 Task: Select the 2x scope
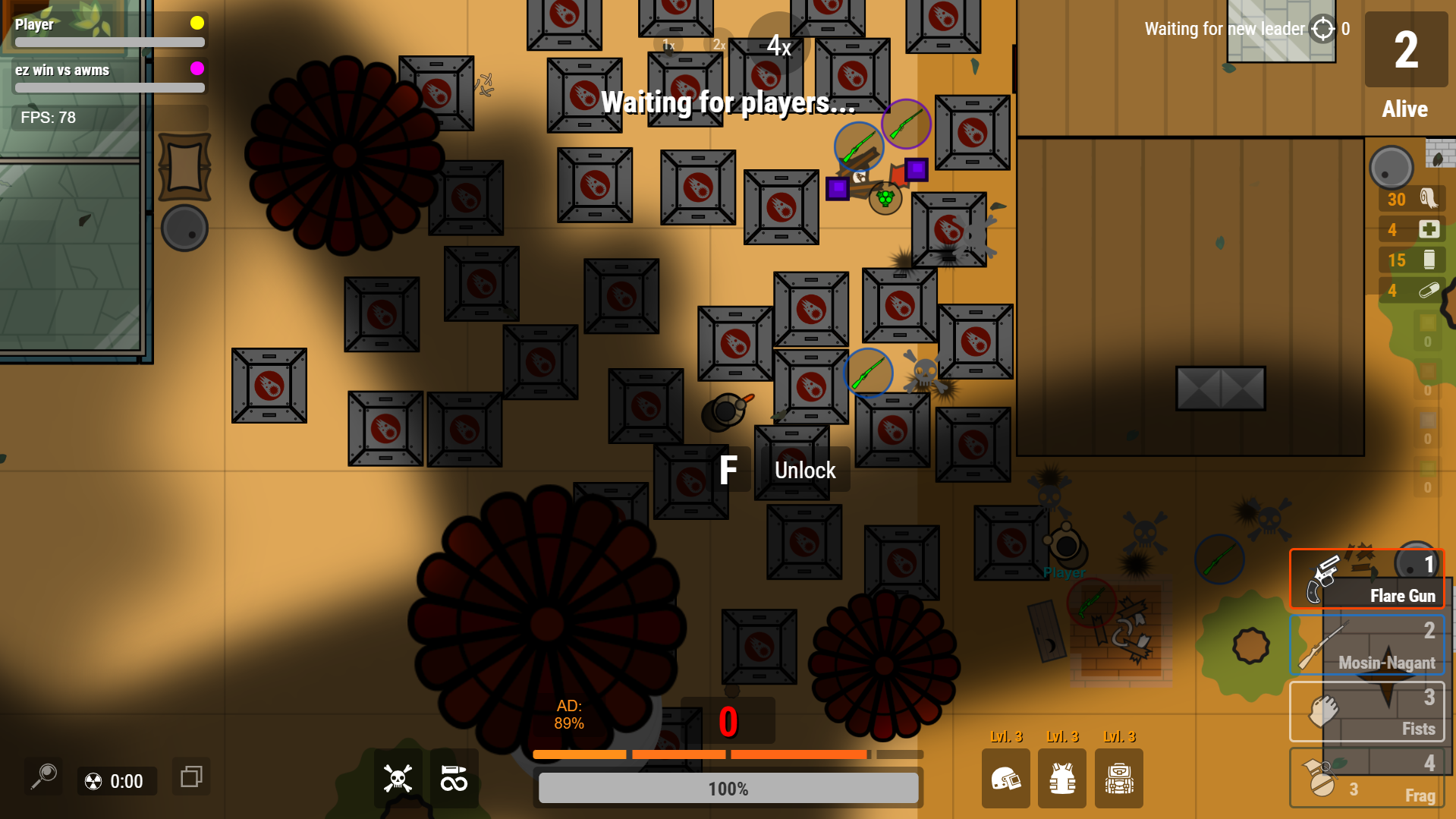pyautogui.click(x=719, y=45)
